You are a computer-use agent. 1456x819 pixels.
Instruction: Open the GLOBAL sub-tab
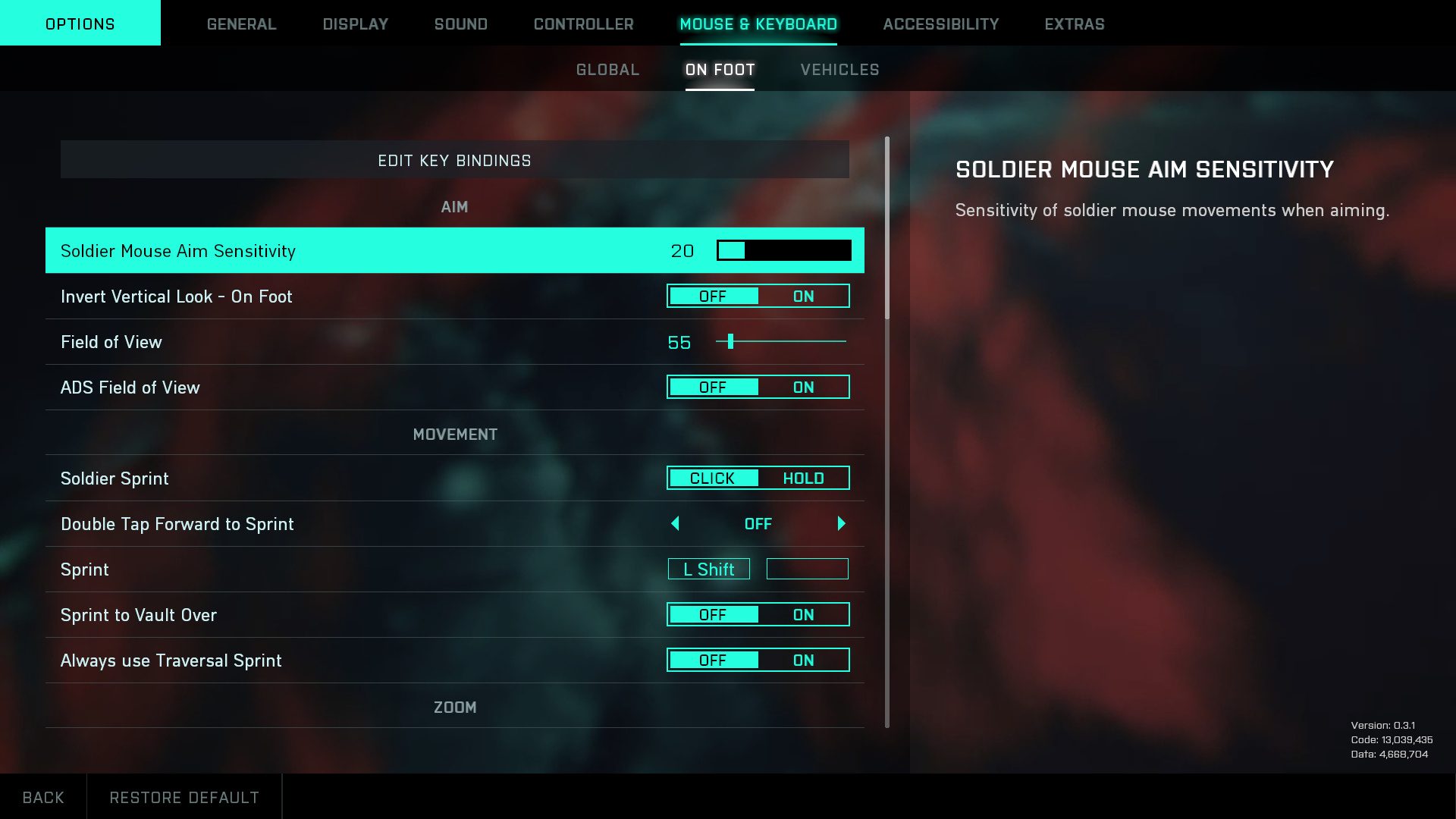coord(607,69)
